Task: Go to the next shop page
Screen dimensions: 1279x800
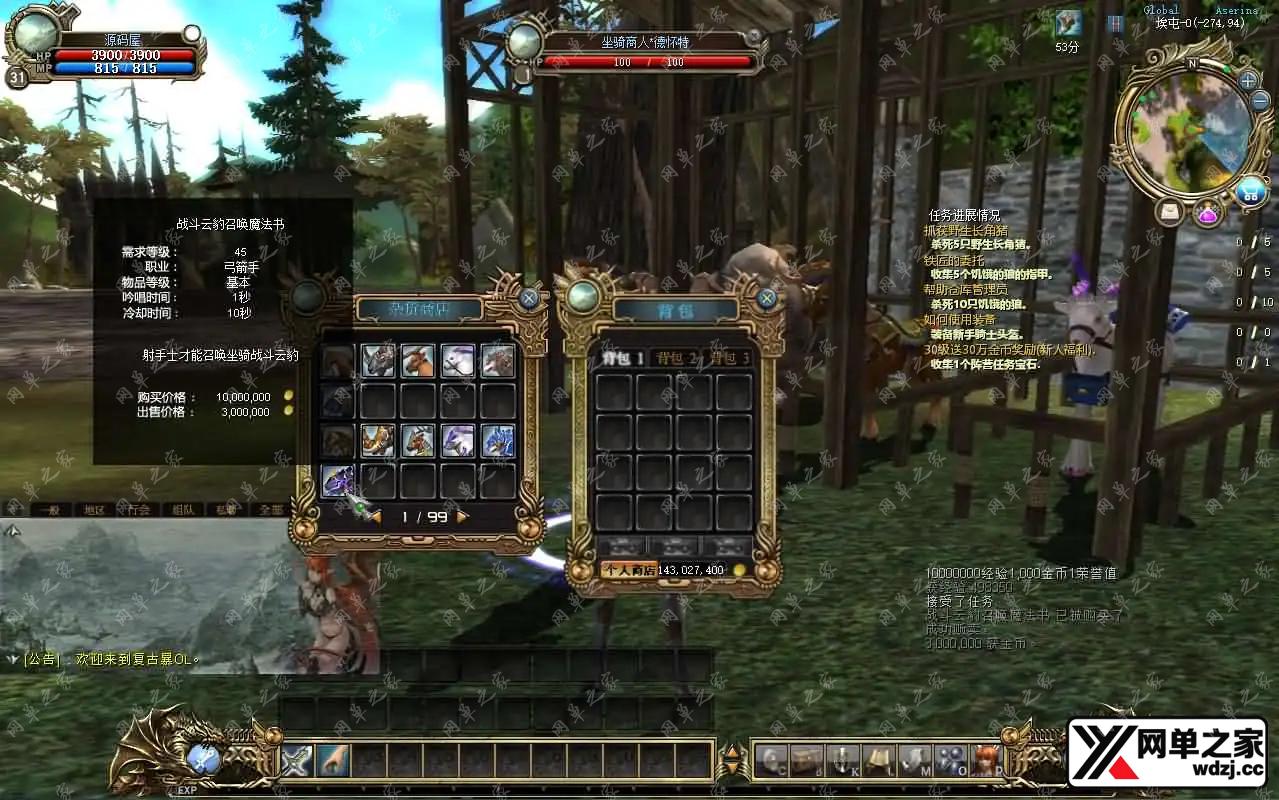Action: pyautogui.click(x=463, y=517)
